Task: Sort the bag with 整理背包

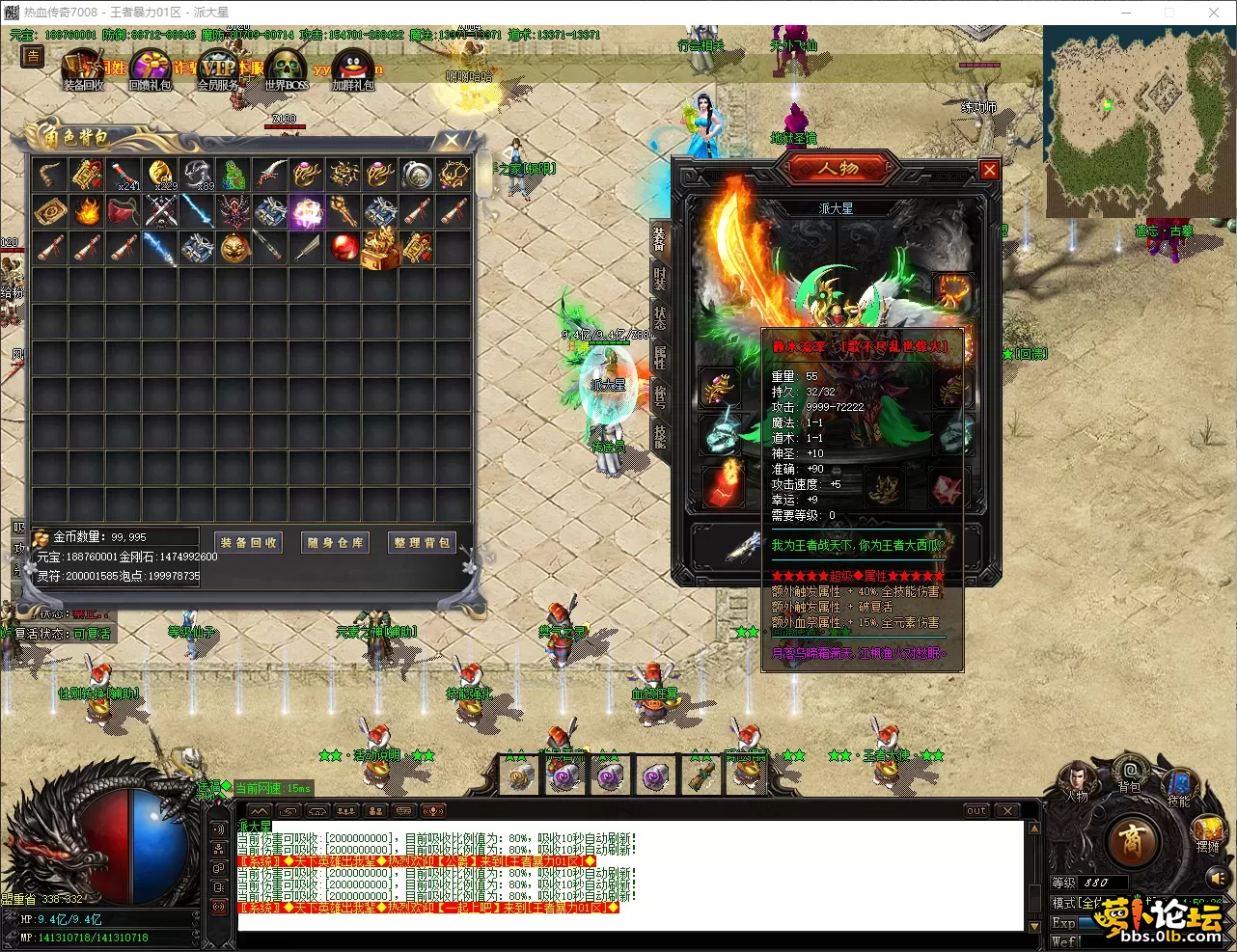Action: click(x=422, y=542)
